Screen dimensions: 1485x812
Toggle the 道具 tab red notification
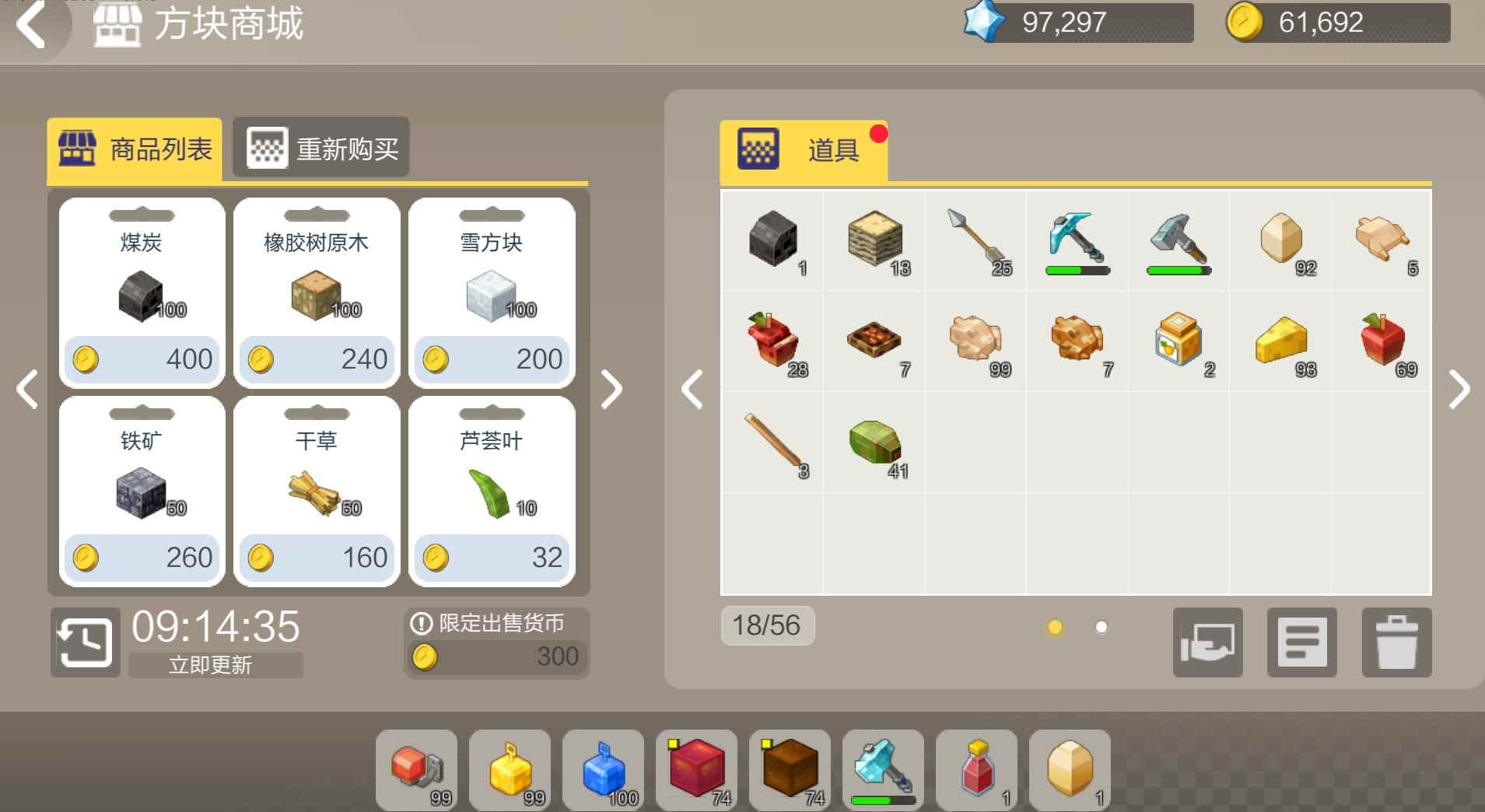[880, 134]
